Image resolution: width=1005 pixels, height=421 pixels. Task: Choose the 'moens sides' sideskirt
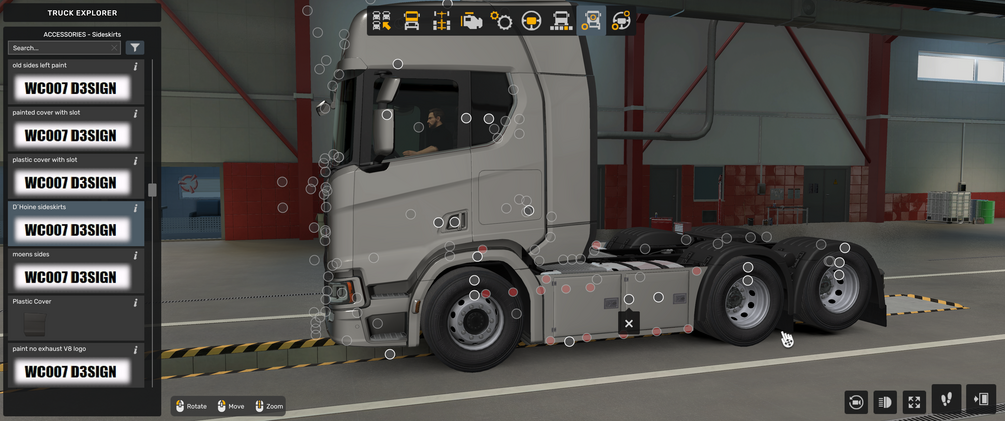[x=71, y=277]
